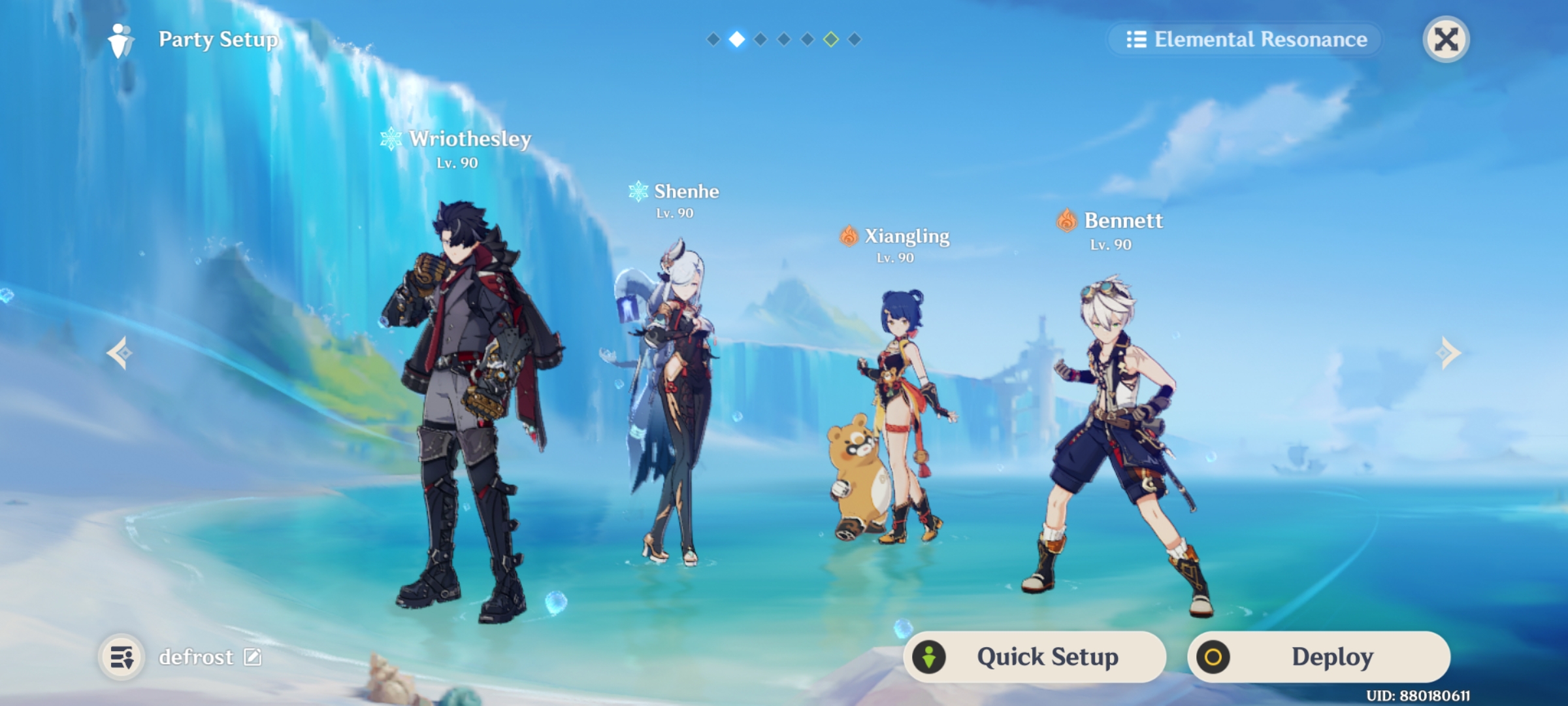Click the Elemental Resonance list icon
The image size is (1568, 706).
[x=1136, y=40]
